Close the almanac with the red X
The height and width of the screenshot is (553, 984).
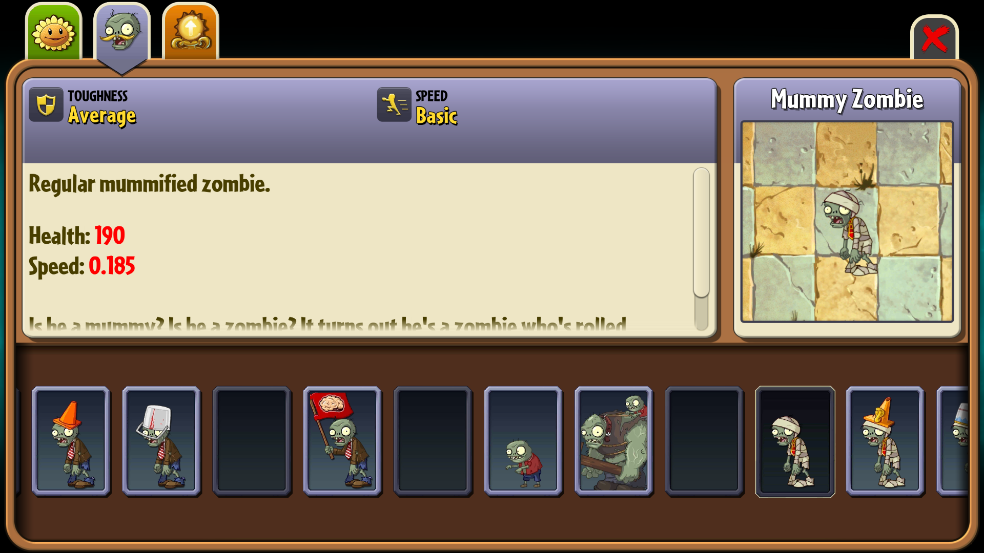click(x=934, y=39)
